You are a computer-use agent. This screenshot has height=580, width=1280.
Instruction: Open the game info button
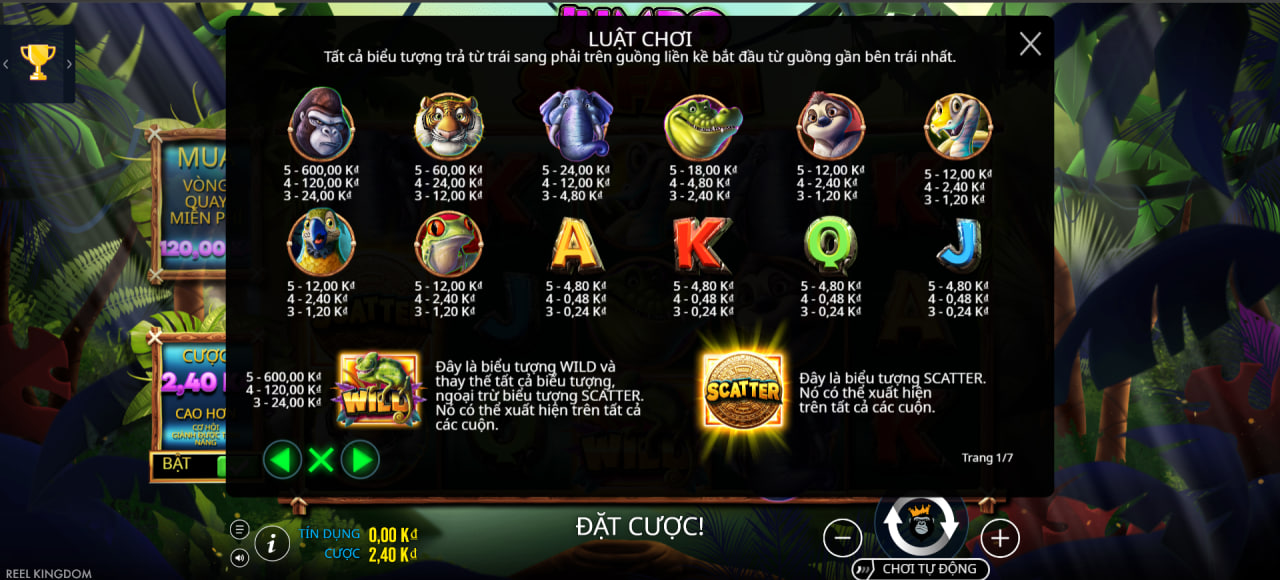coord(271,543)
